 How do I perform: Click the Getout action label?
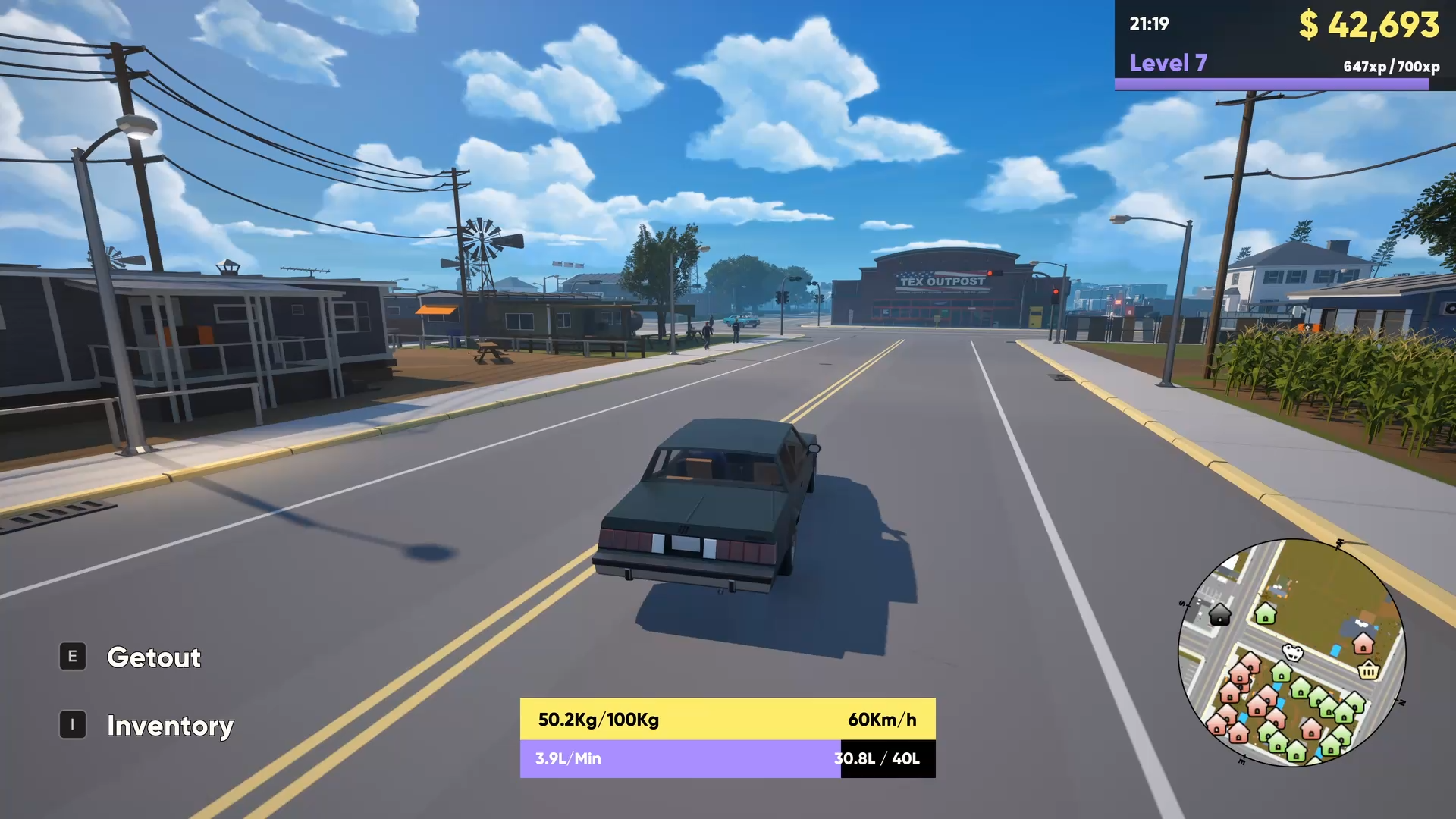click(154, 657)
